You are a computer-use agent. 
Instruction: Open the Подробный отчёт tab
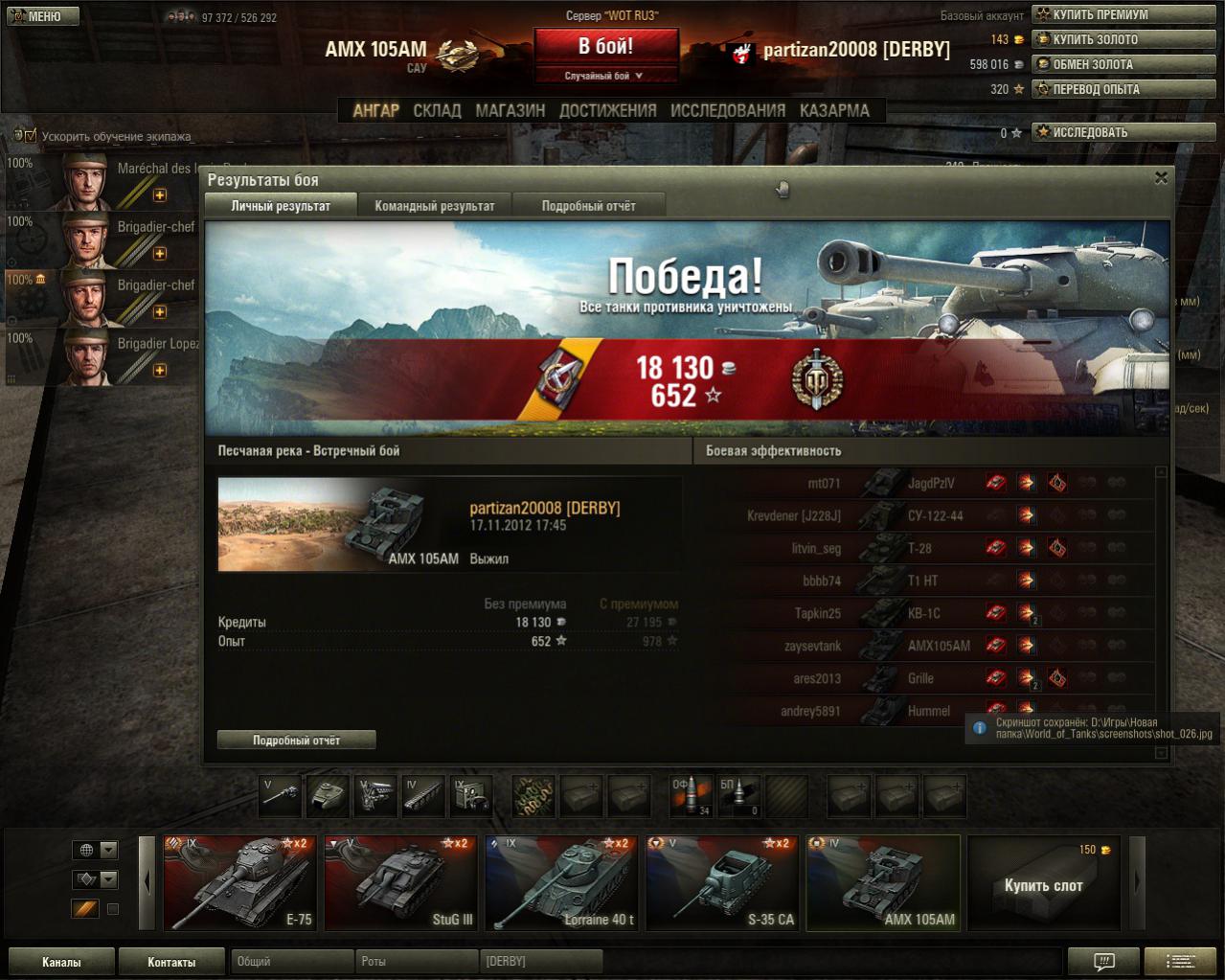tap(588, 205)
